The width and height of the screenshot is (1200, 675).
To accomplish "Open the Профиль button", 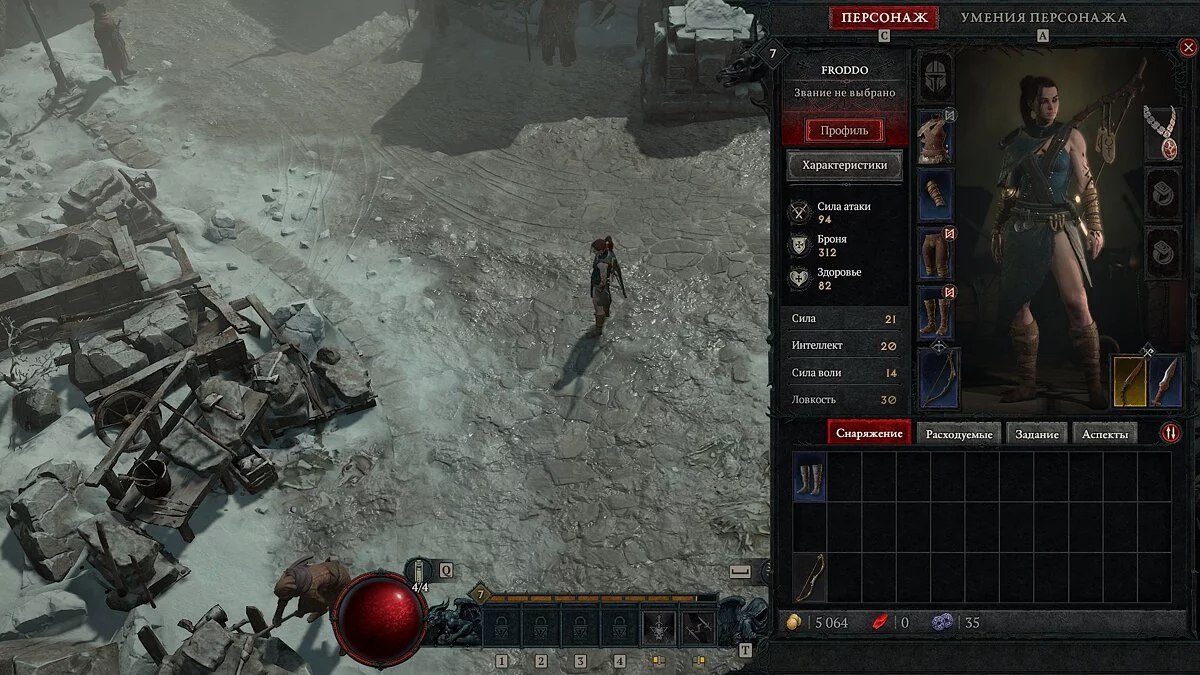I will click(x=845, y=131).
